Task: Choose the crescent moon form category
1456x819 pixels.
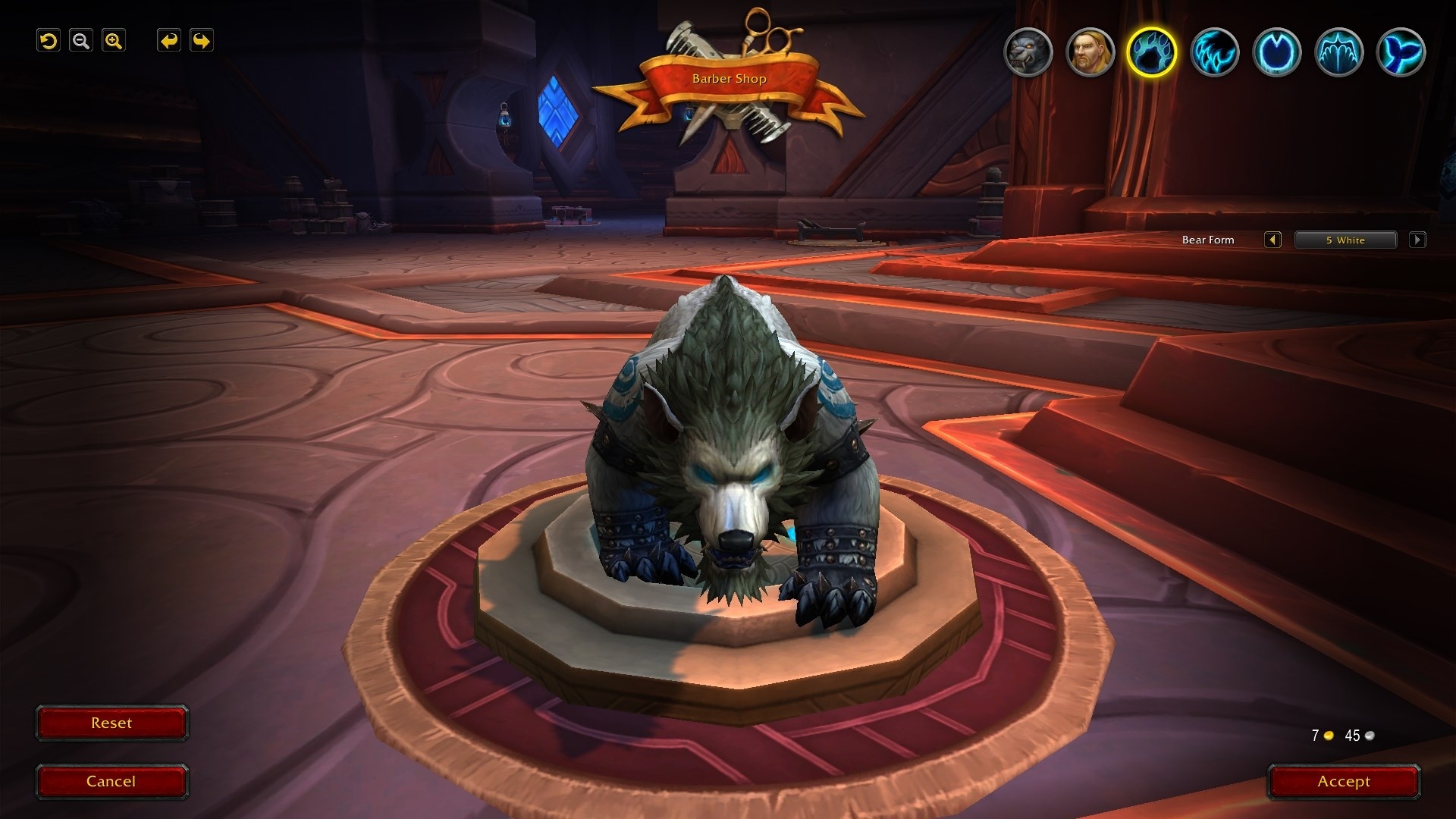Action: [x=1276, y=52]
